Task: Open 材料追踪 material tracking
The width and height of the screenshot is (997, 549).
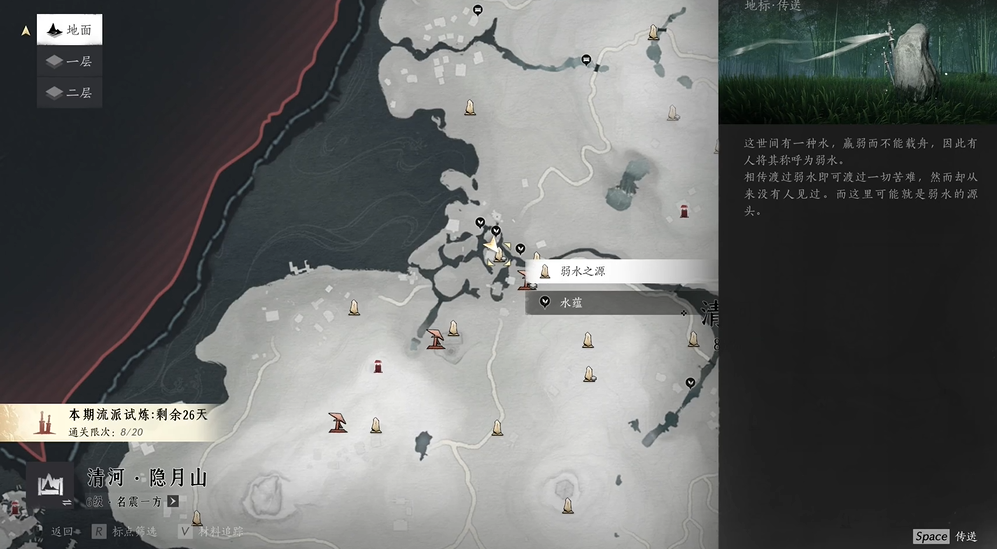Action: (x=210, y=531)
